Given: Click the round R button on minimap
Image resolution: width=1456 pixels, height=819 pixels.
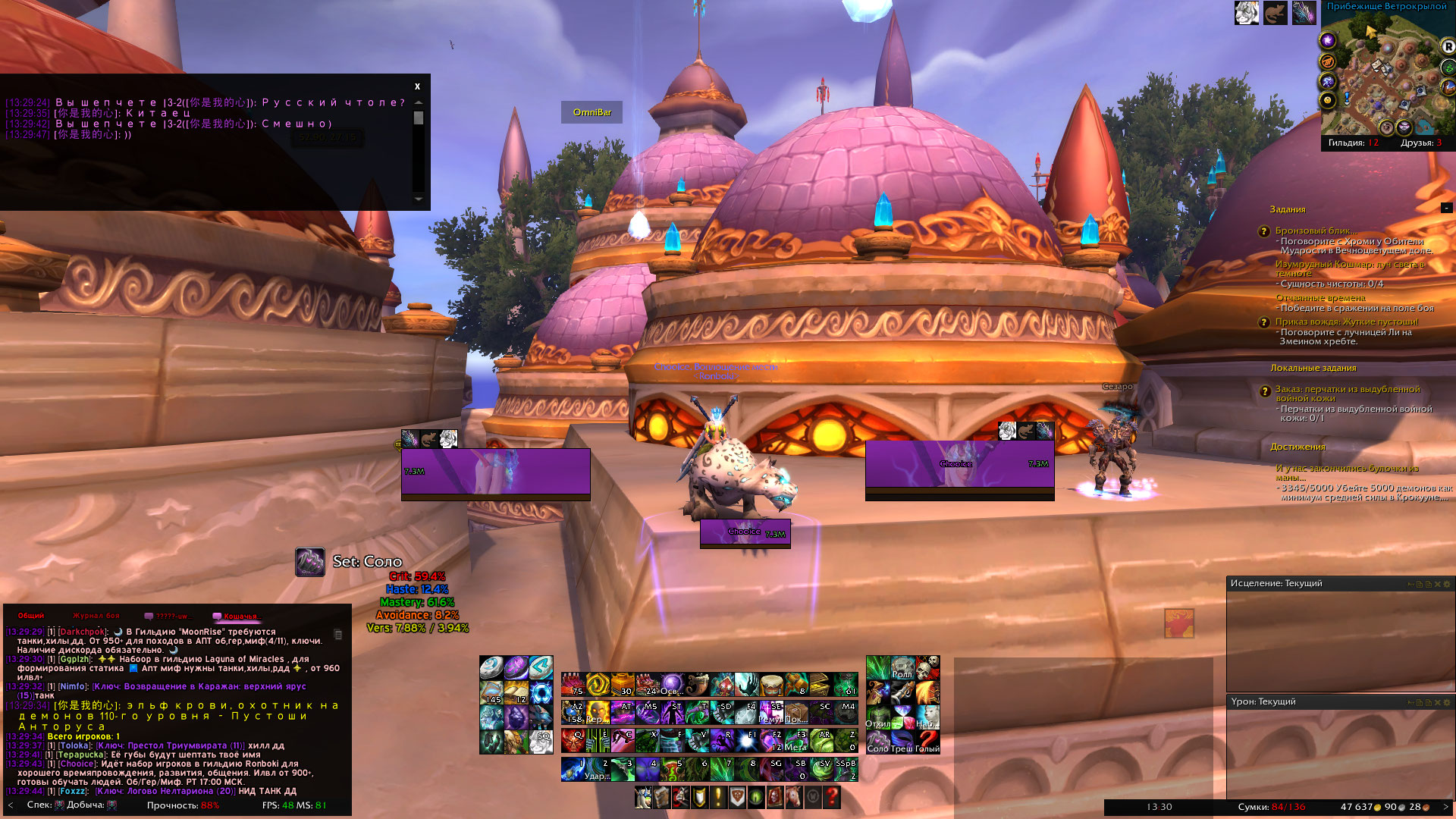Looking at the screenshot, I should [x=1448, y=46].
